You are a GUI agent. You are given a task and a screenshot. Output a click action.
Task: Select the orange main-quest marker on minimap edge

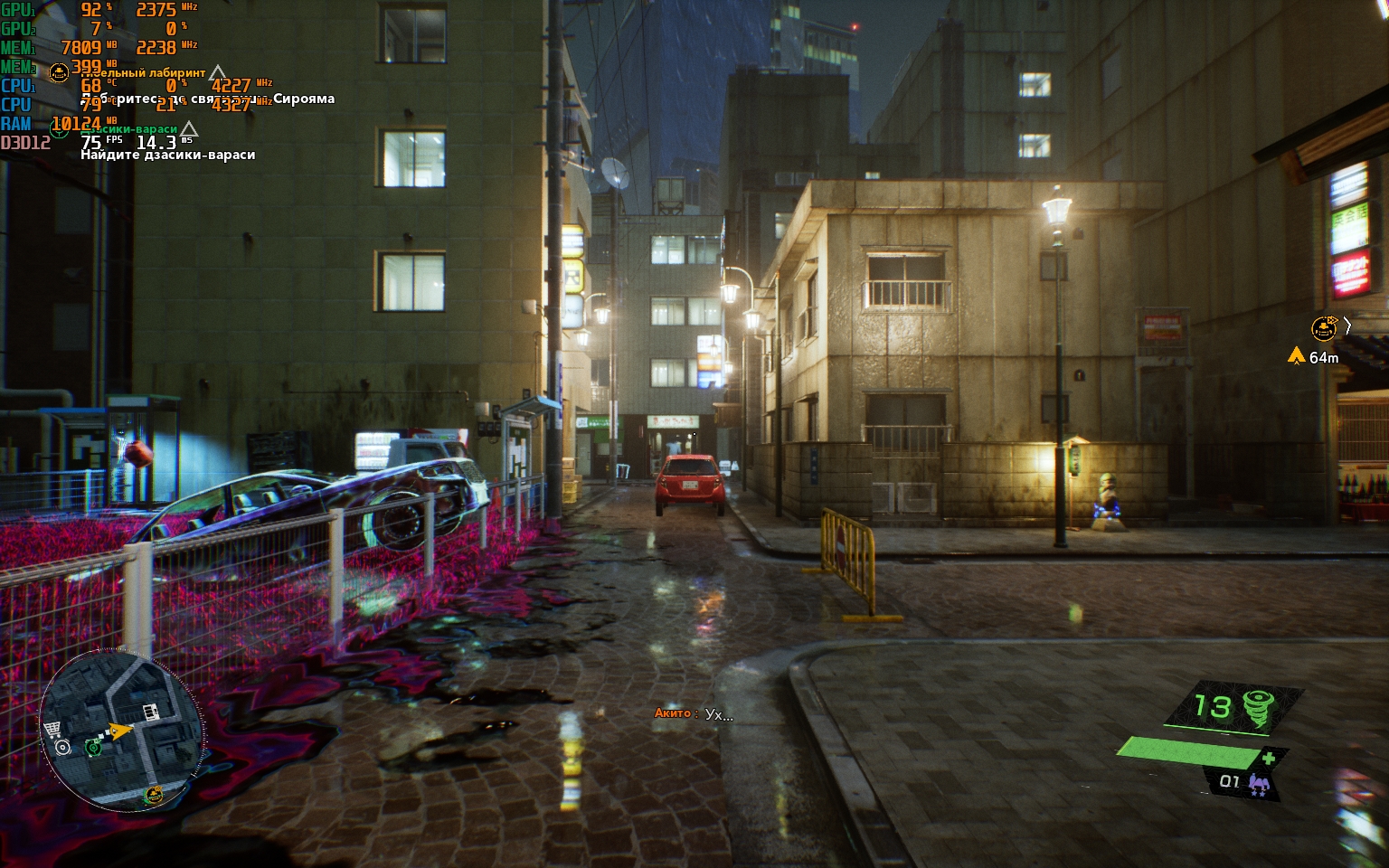[x=154, y=795]
